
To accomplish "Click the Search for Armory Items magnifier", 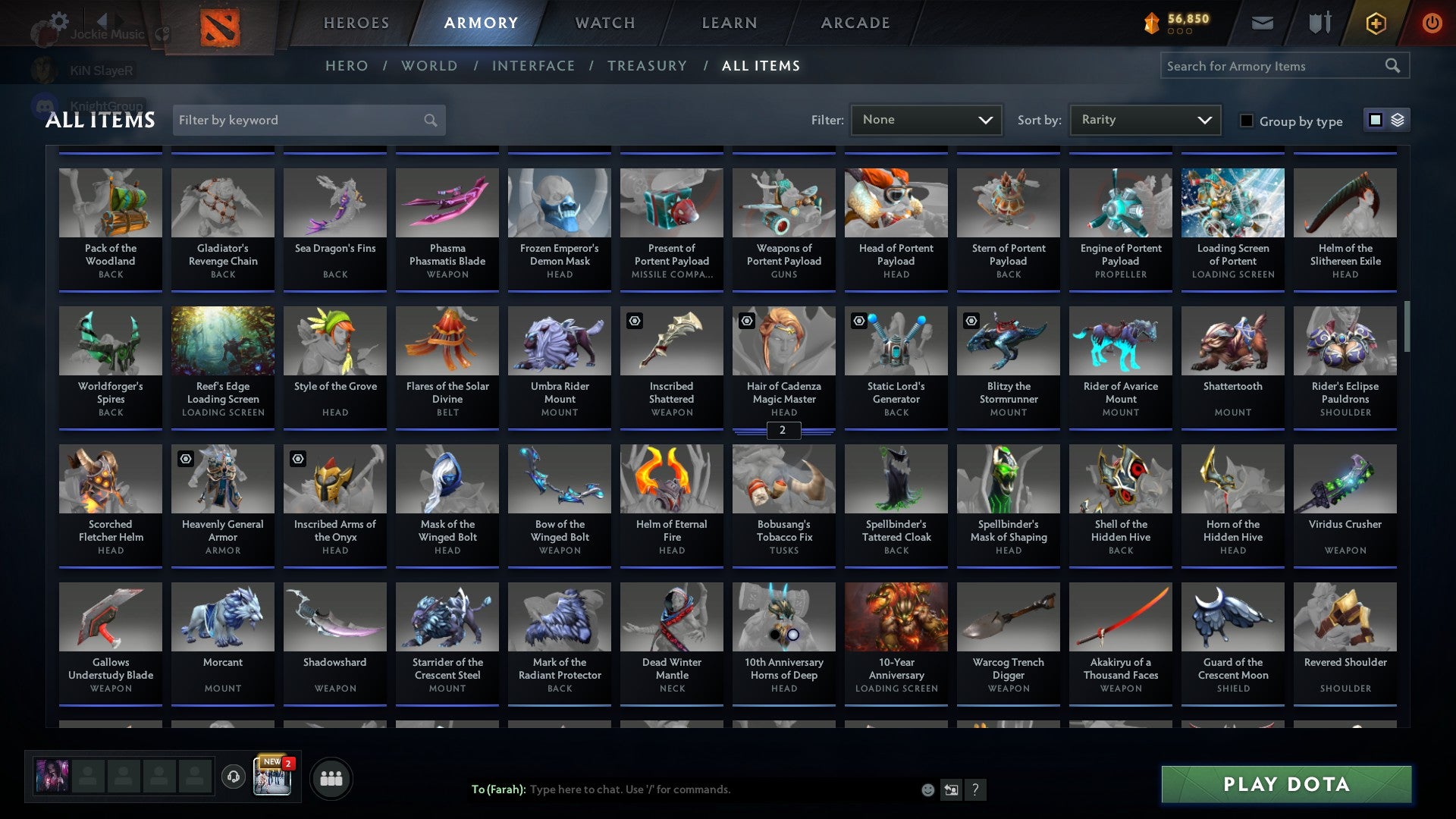I will click(1394, 66).
